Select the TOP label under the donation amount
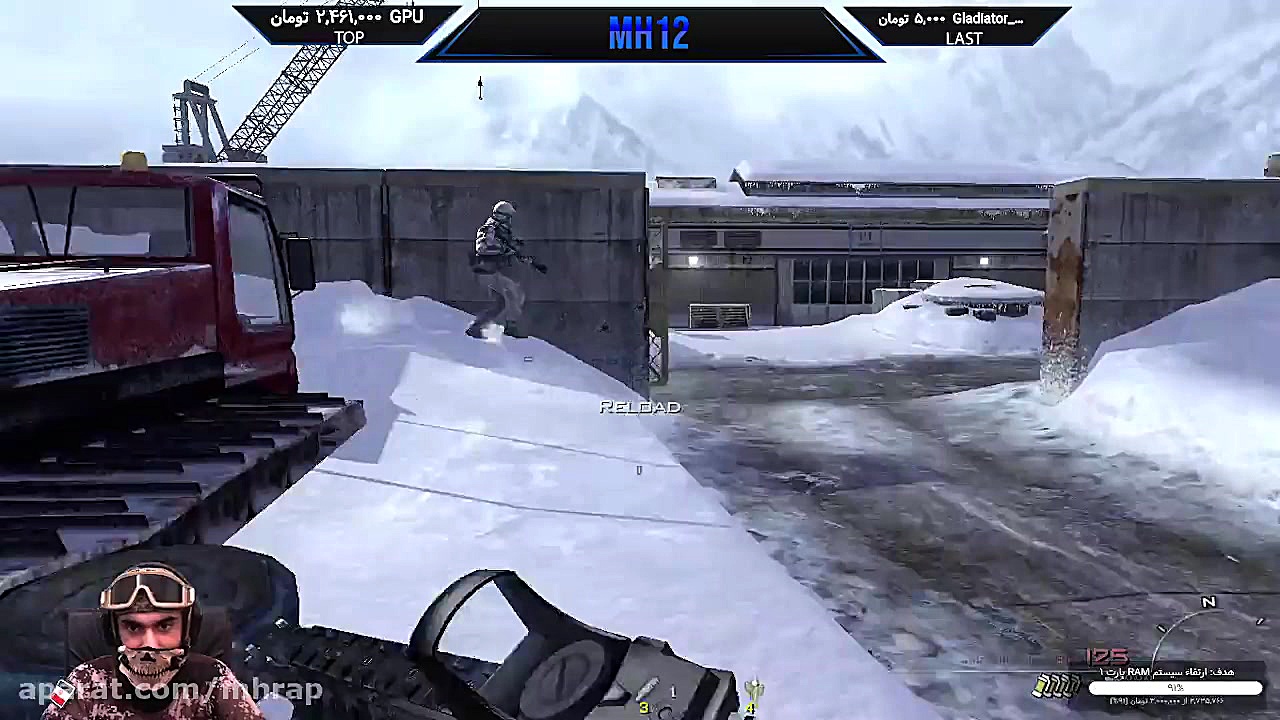 coord(349,38)
